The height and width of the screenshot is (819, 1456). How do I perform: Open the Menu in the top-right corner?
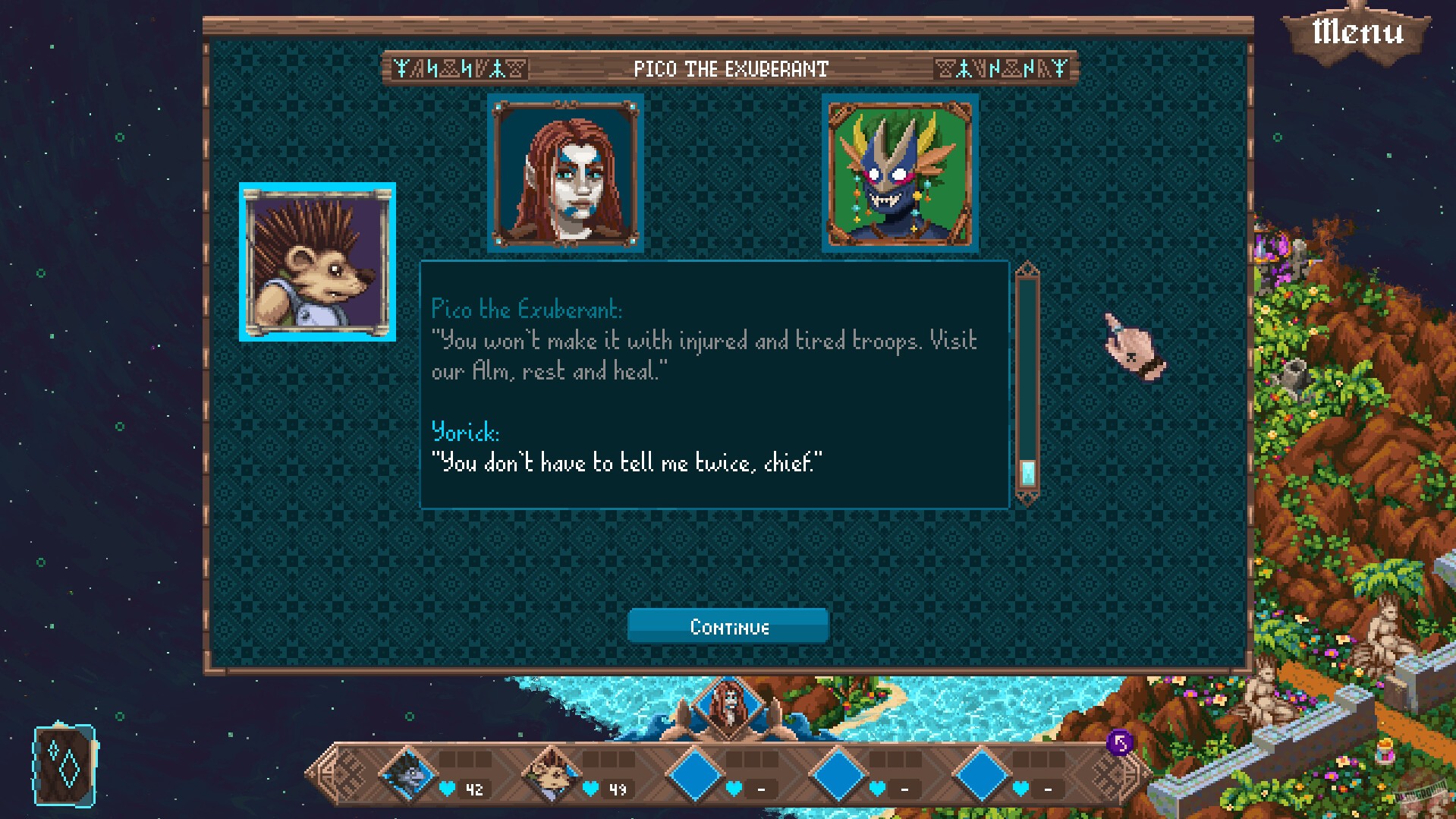point(1357,30)
